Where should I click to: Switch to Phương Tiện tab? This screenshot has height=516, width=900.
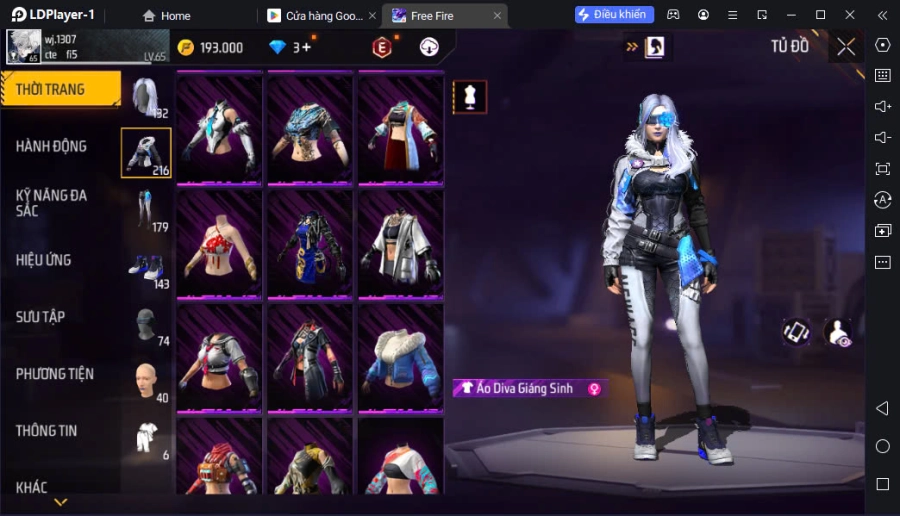(x=55, y=374)
